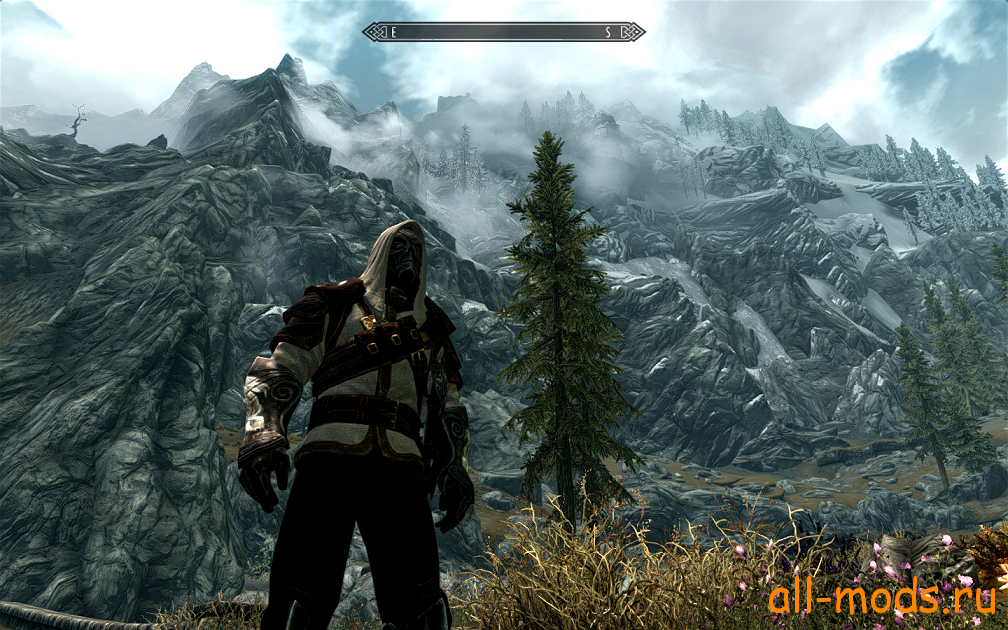Click the compass bar showing E and S
Viewport: 1008px width, 630px height.
pos(503,32)
